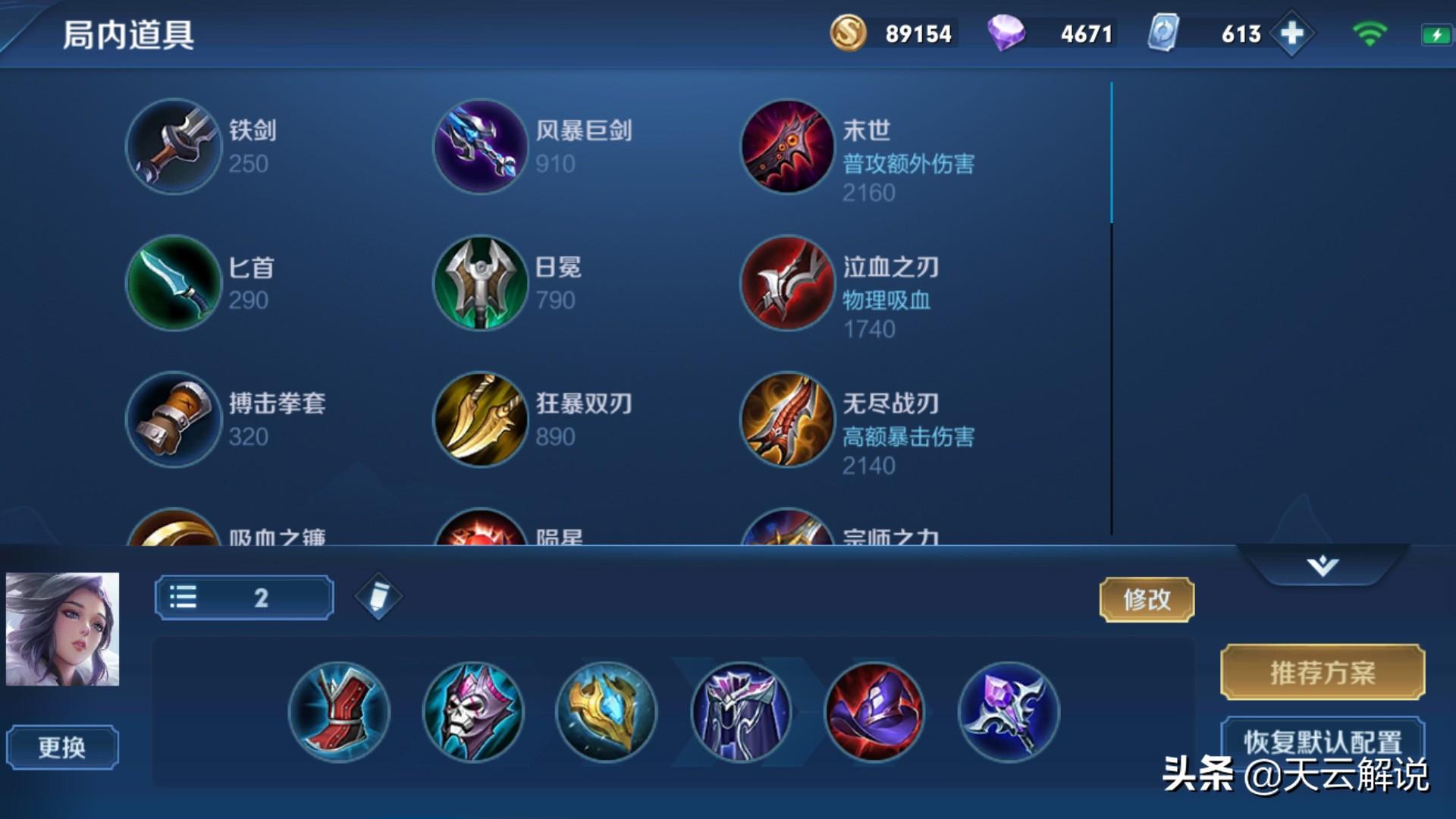Screen dimensions: 1456x819
Task: Select the 搏击拳套 gloves item
Action: pos(173,419)
